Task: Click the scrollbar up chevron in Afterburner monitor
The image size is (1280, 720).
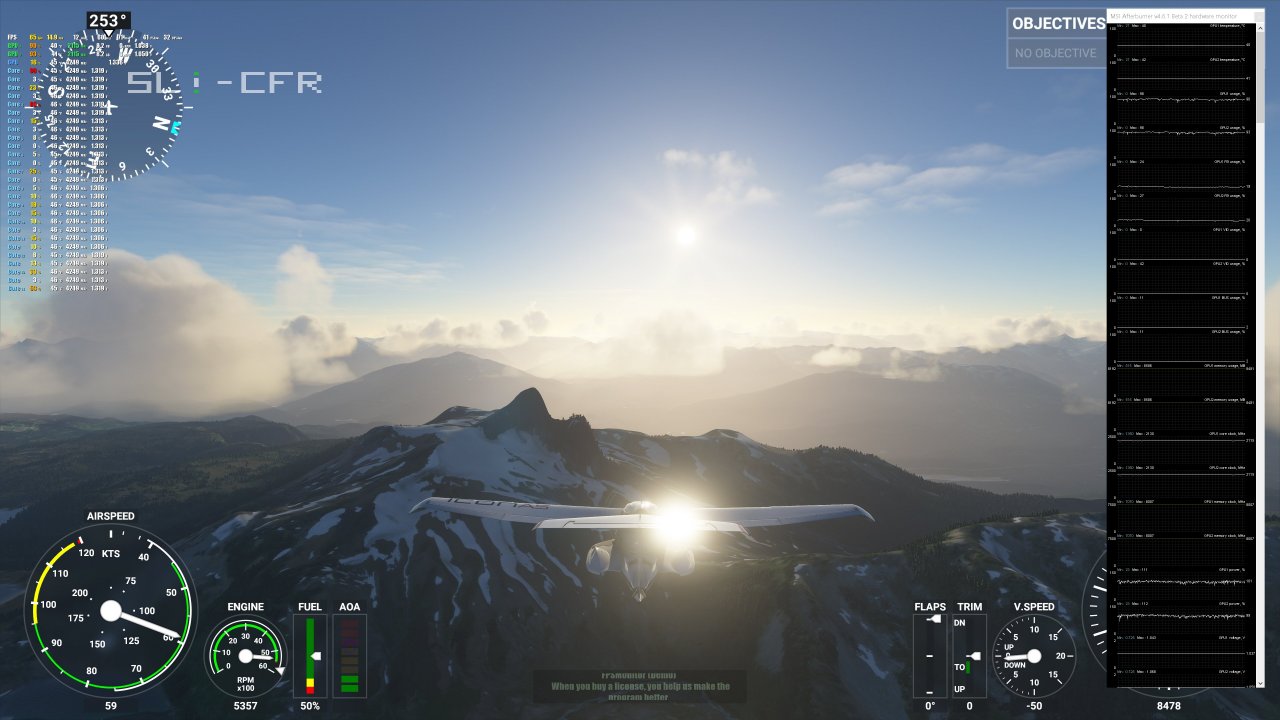Action: click(1261, 27)
